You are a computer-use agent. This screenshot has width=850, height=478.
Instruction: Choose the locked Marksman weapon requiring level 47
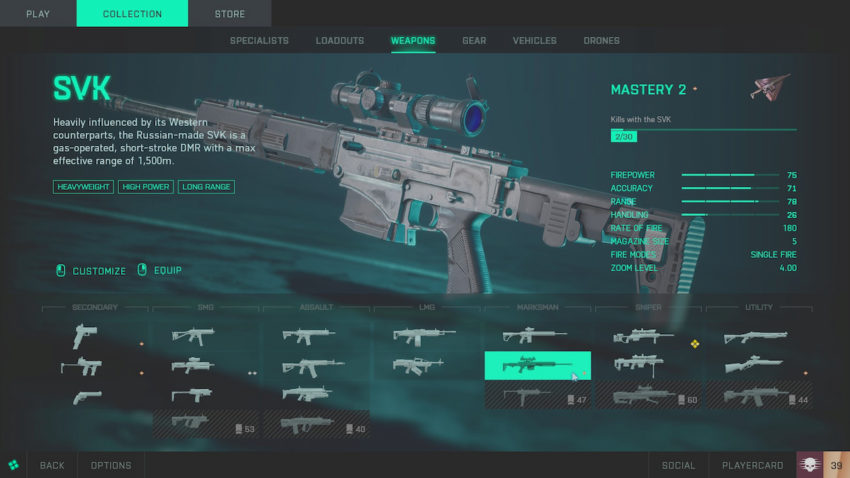pos(537,396)
